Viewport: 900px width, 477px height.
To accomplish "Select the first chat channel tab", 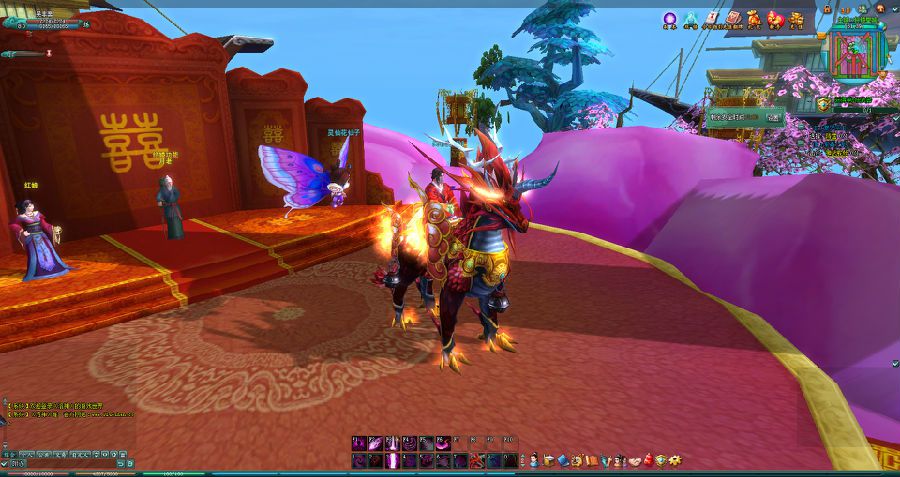I will (9, 453).
